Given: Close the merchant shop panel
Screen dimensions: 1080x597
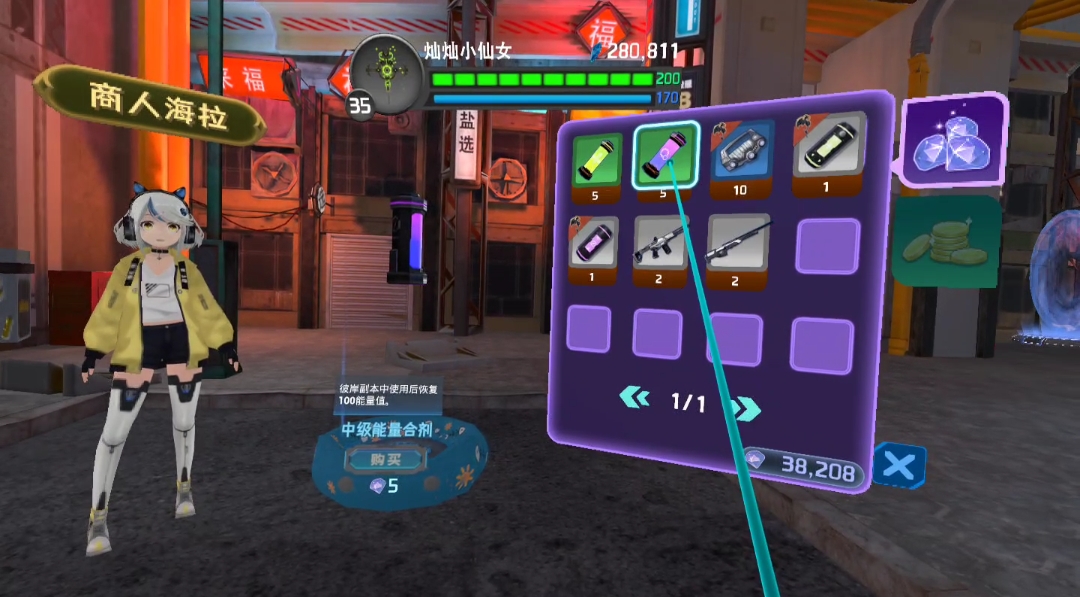Looking at the screenshot, I should point(898,466).
